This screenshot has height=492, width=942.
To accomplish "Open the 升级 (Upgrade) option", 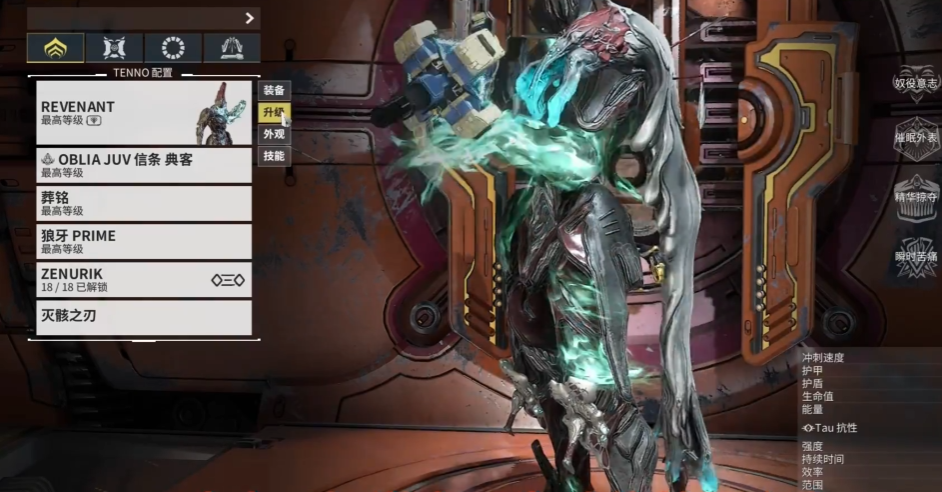I will [274, 112].
